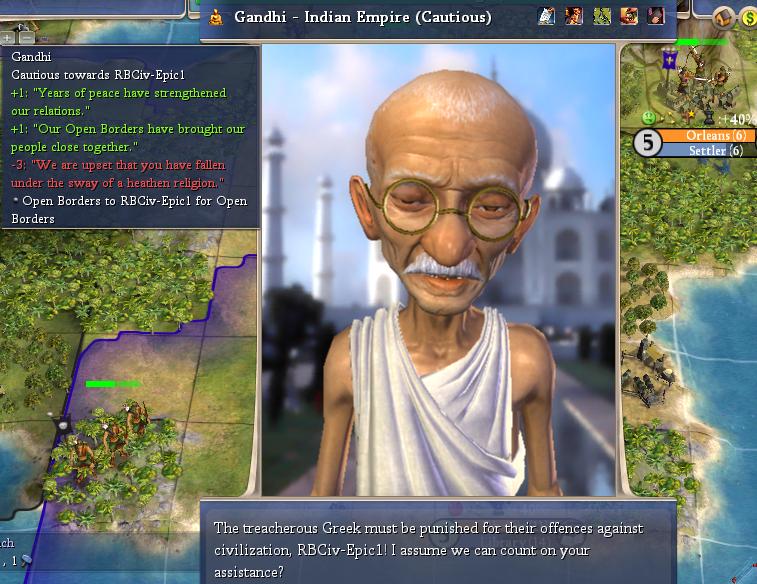Click the small plus button
Viewport: 757px width, 584px height.
[7, 39]
